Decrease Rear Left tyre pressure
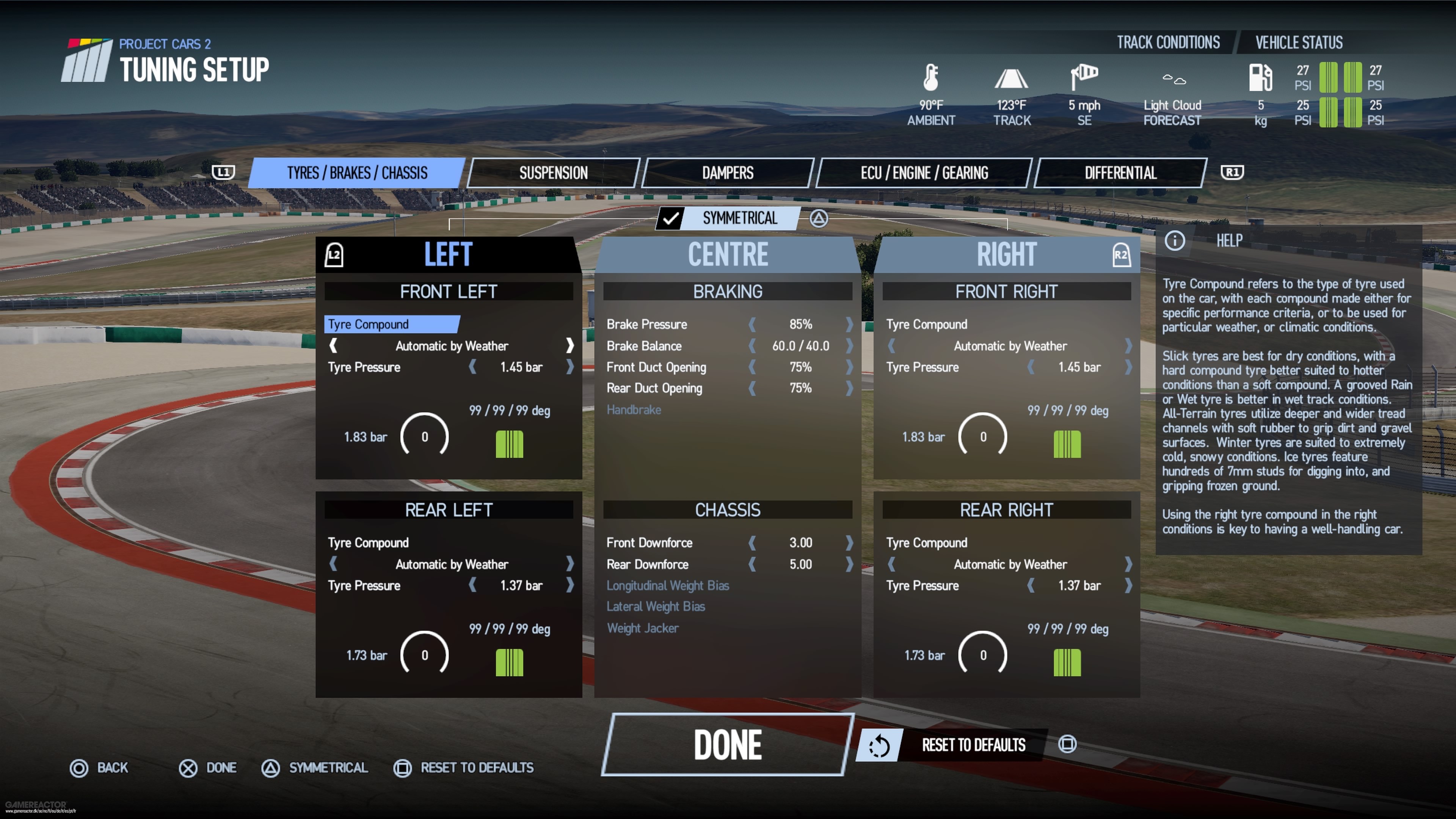Screen dimensions: 1456x819 (x=472, y=585)
